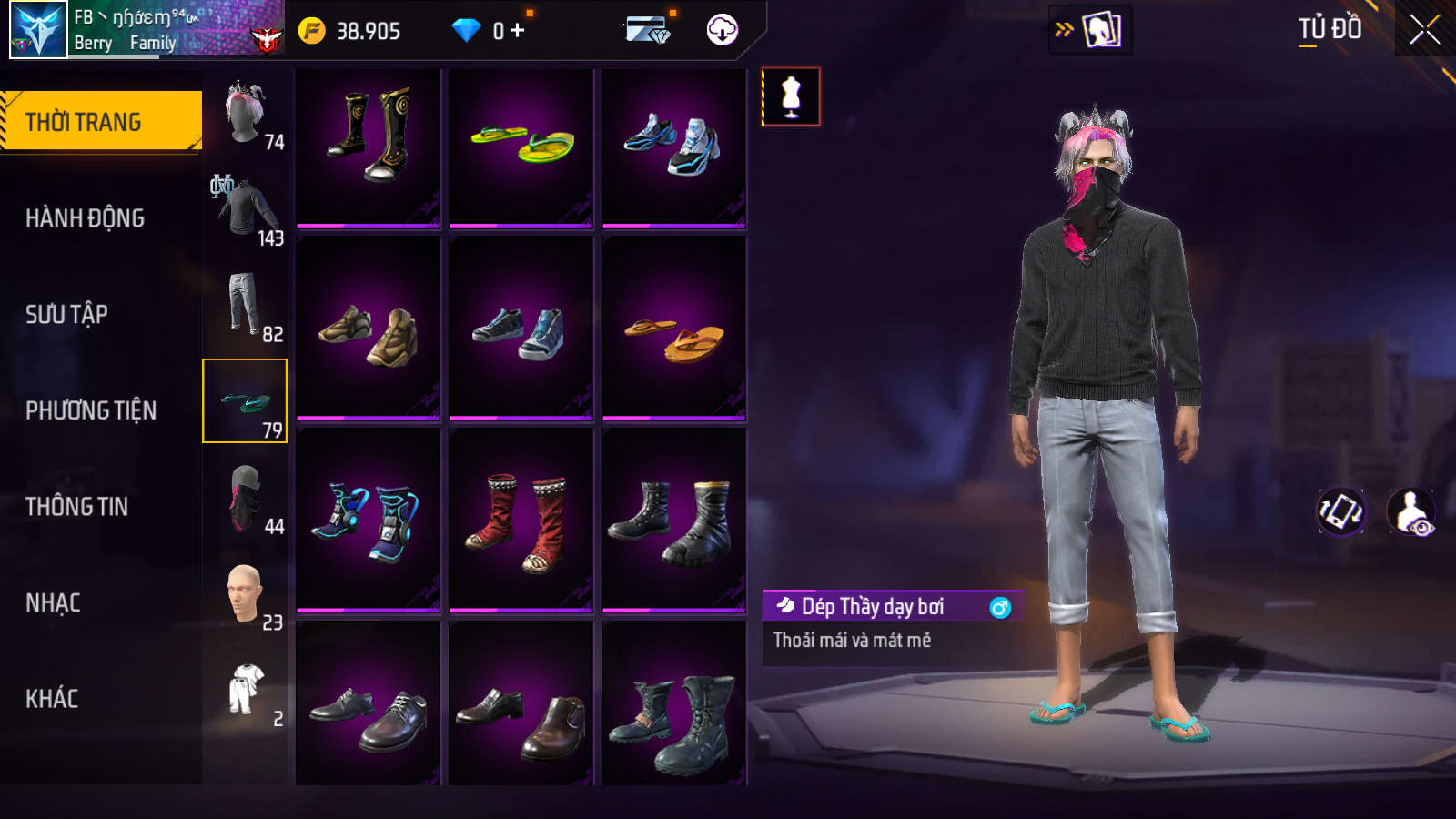
Task: Select the face mask category
Action: [245, 499]
